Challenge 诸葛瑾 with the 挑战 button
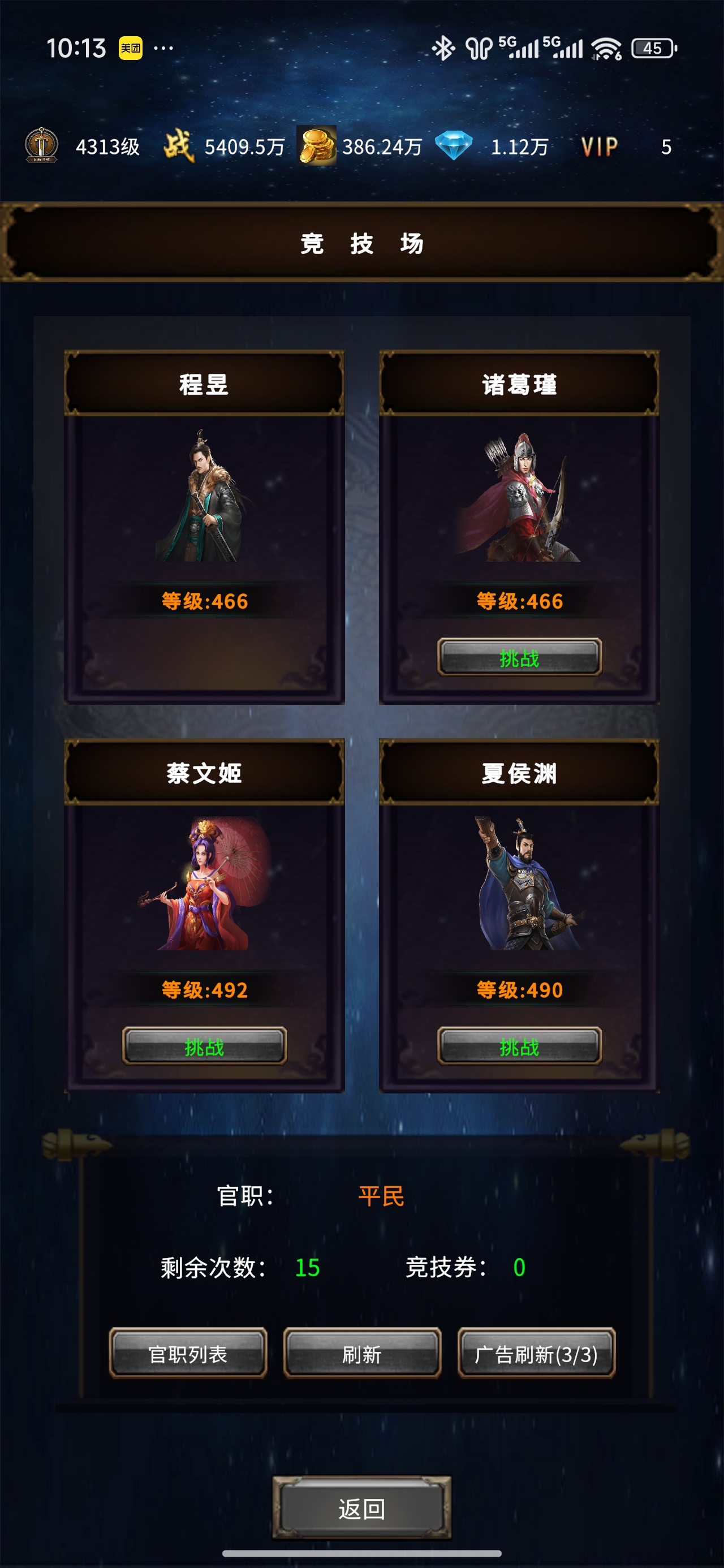 (520, 657)
